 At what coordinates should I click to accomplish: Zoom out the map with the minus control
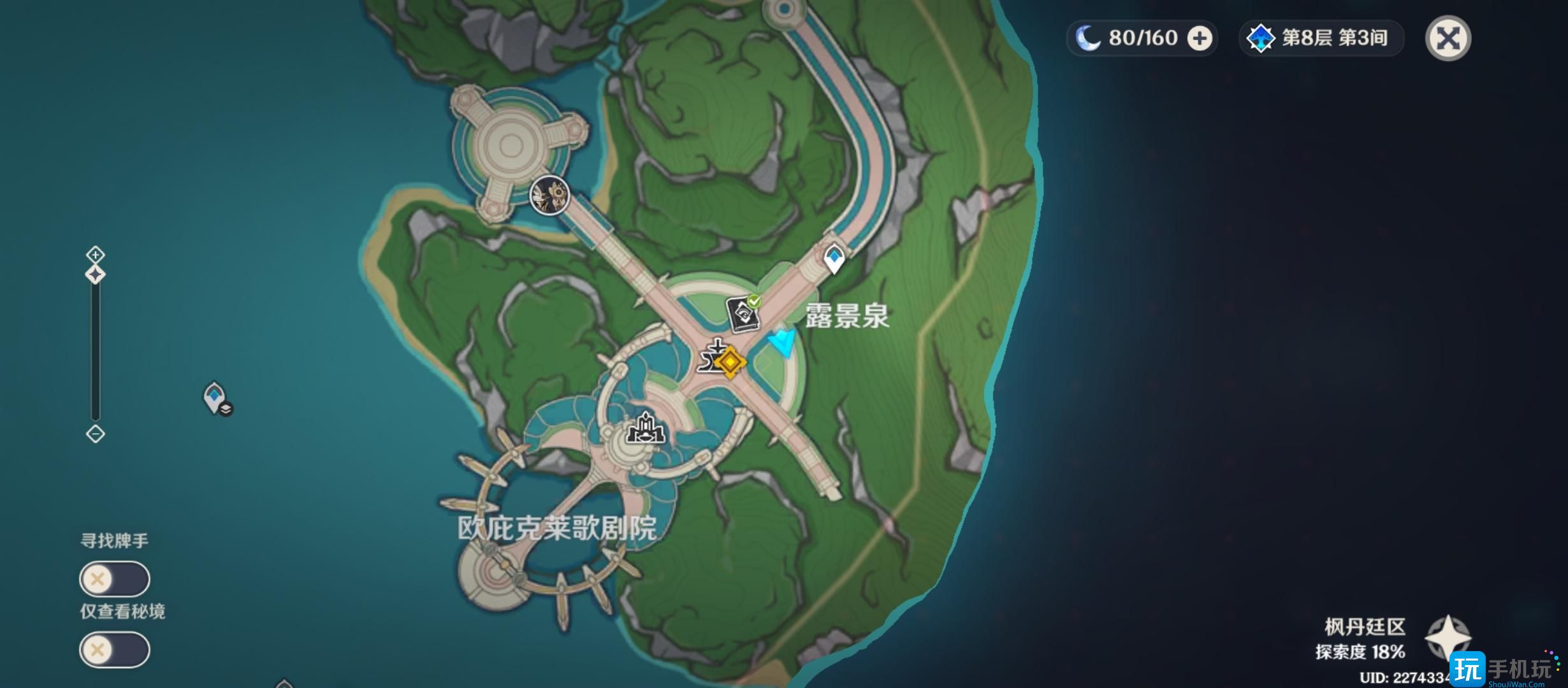96,434
